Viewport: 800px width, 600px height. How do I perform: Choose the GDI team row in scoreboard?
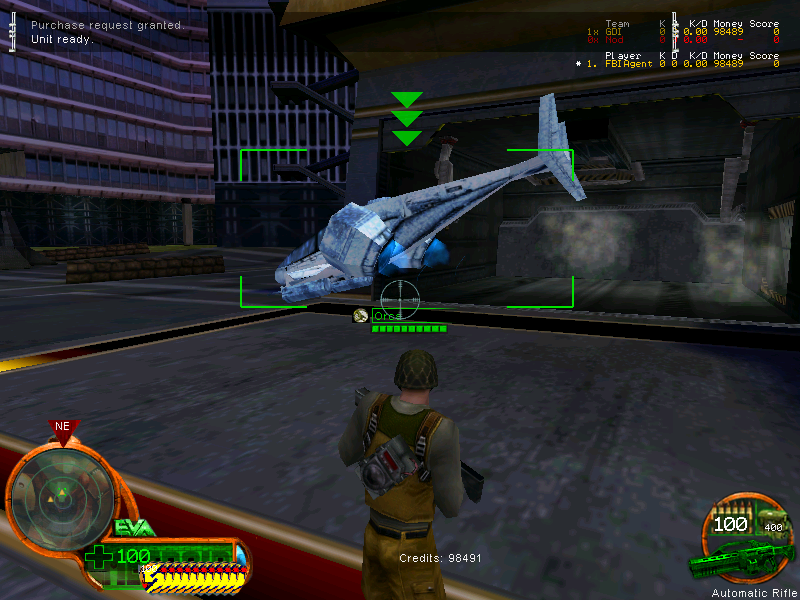pos(678,32)
